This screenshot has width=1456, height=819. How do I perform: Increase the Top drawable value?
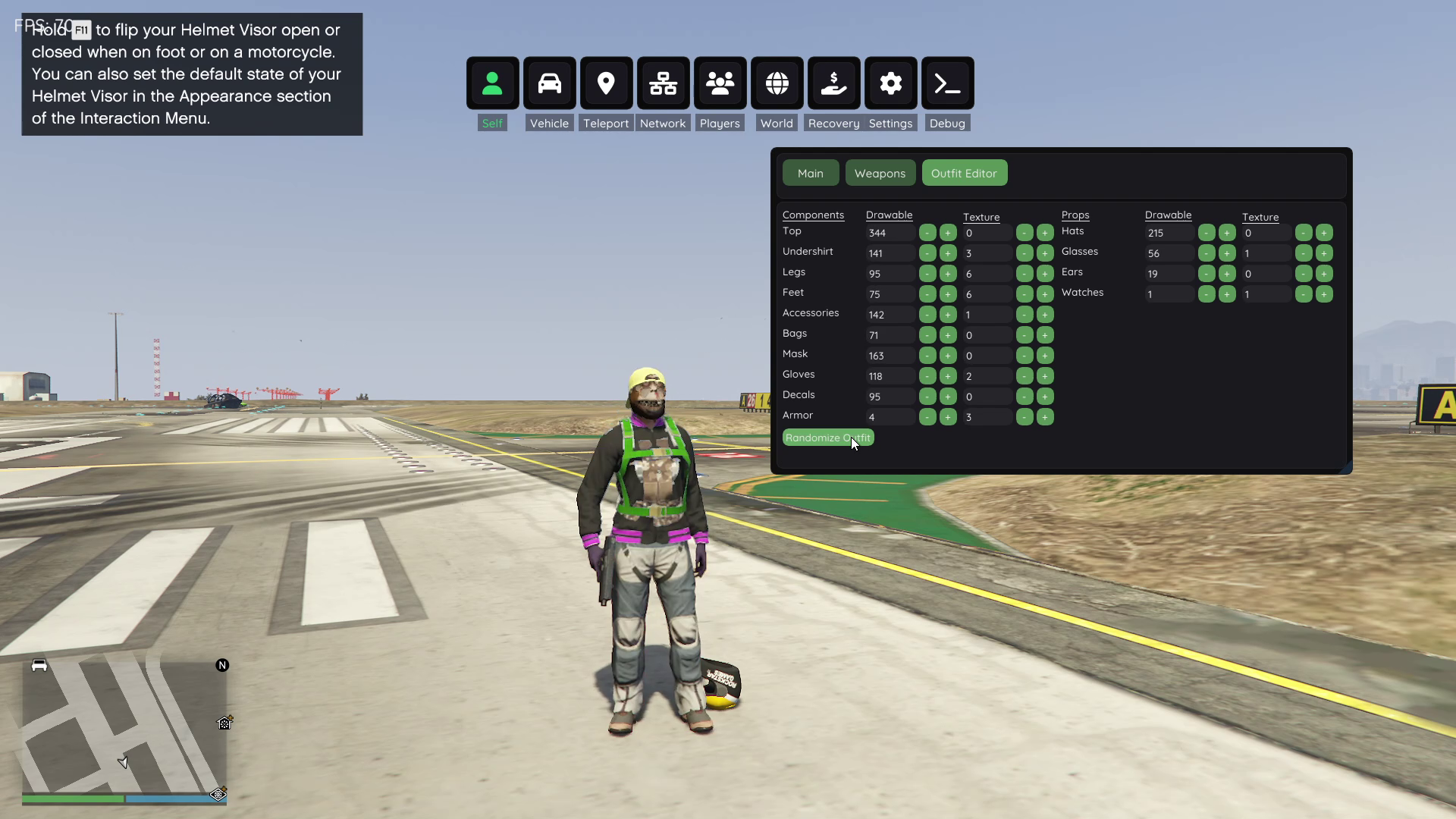(948, 233)
